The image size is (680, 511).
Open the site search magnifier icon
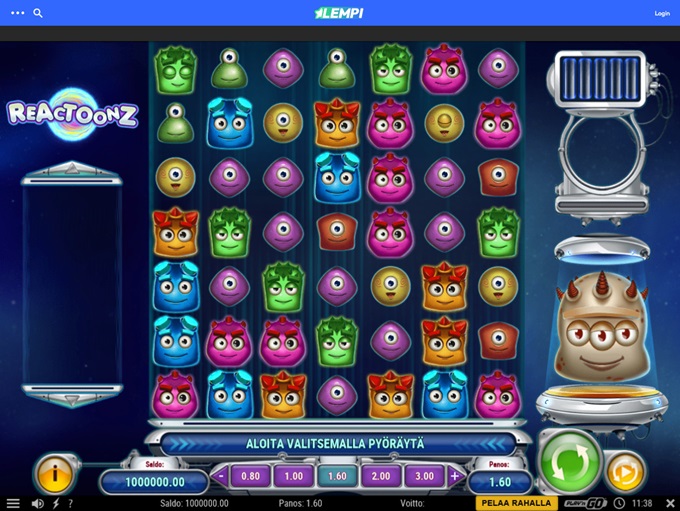38,14
